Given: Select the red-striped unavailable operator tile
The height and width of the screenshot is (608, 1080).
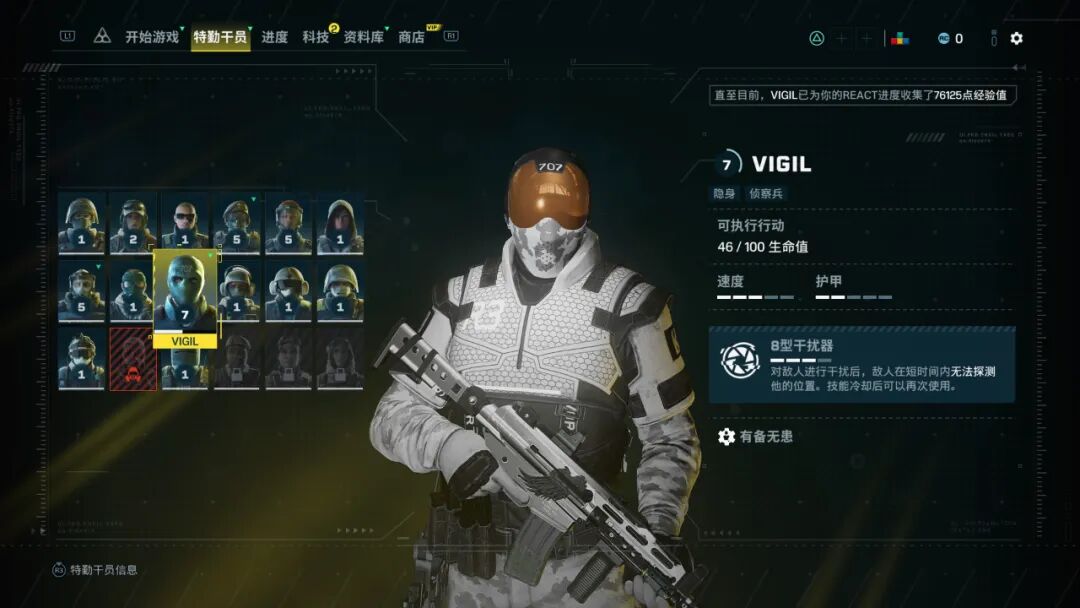Looking at the screenshot, I should (133, 359).
